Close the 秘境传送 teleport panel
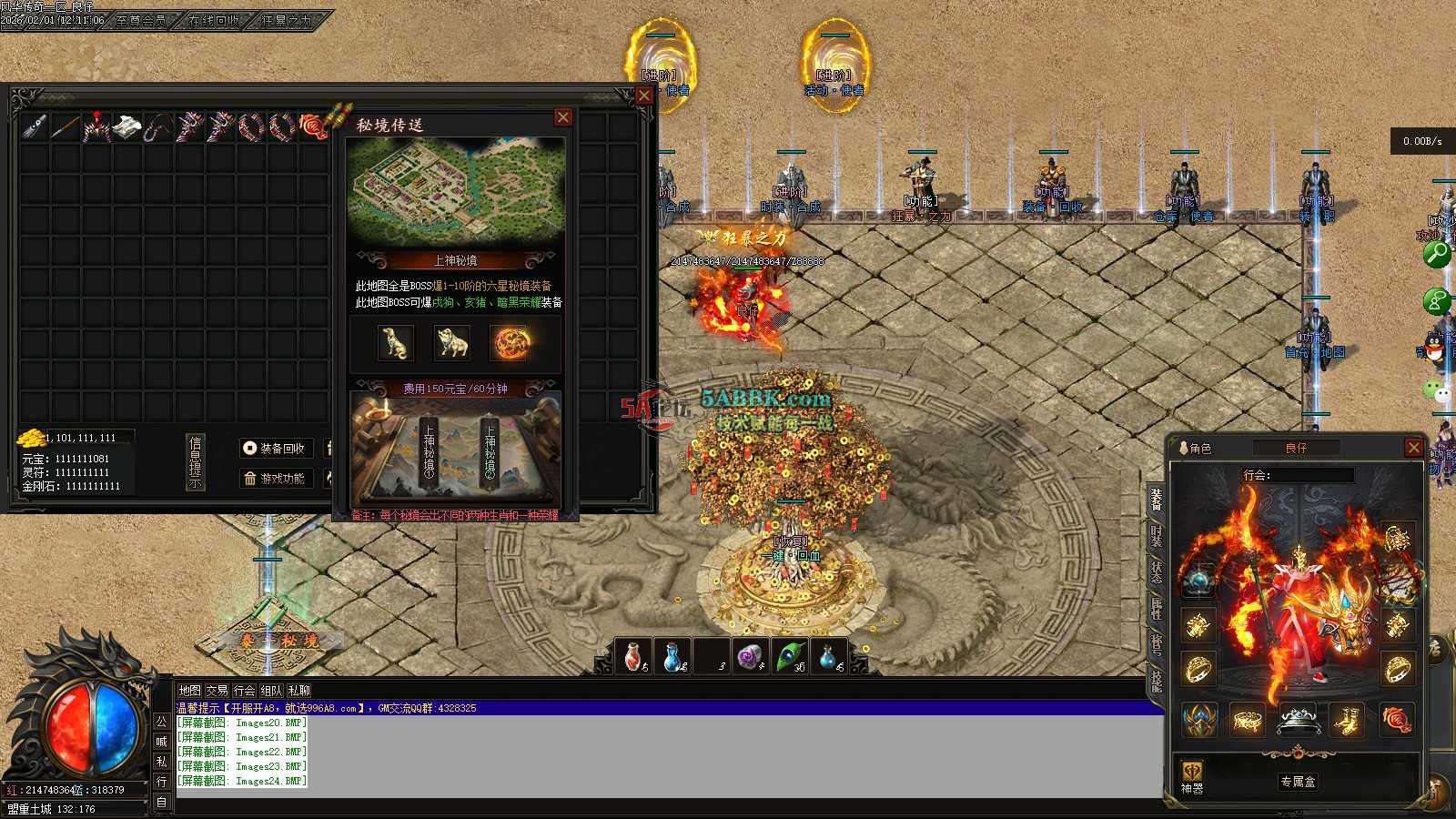 coord(563,117)
